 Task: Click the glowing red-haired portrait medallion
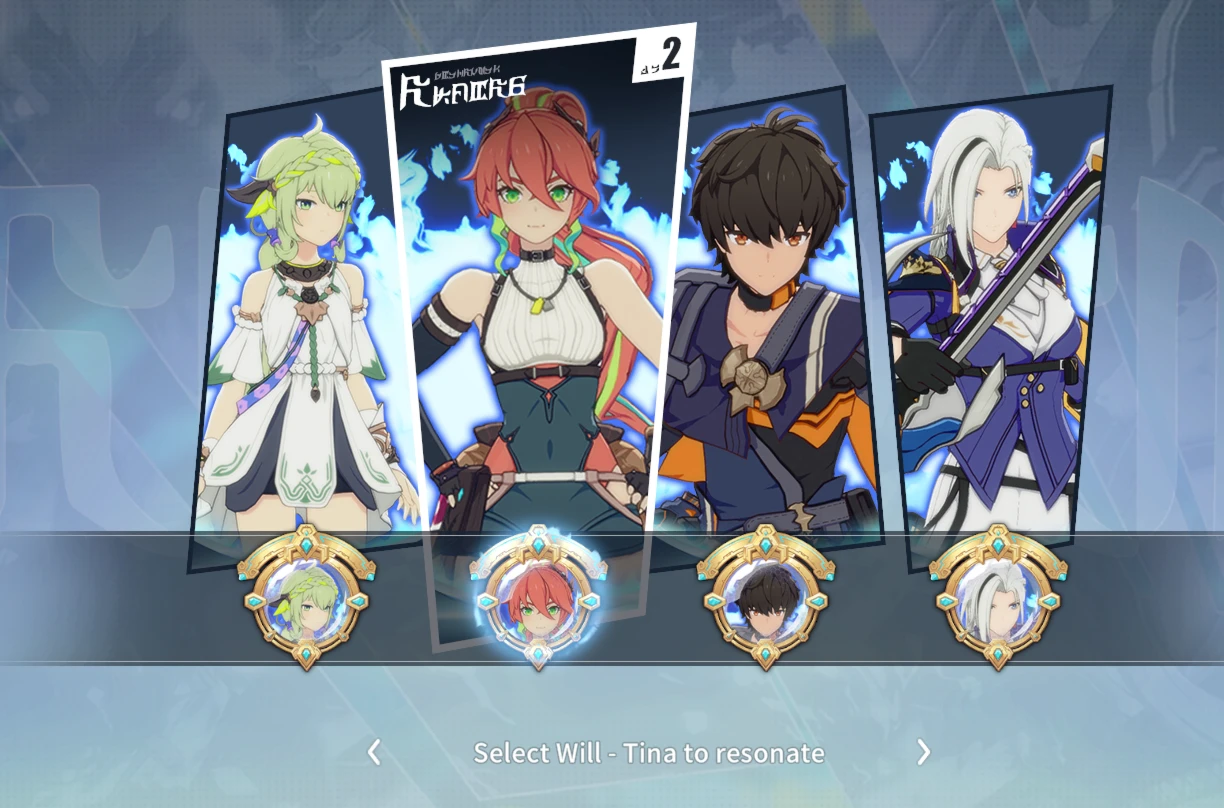click(539, 598)
